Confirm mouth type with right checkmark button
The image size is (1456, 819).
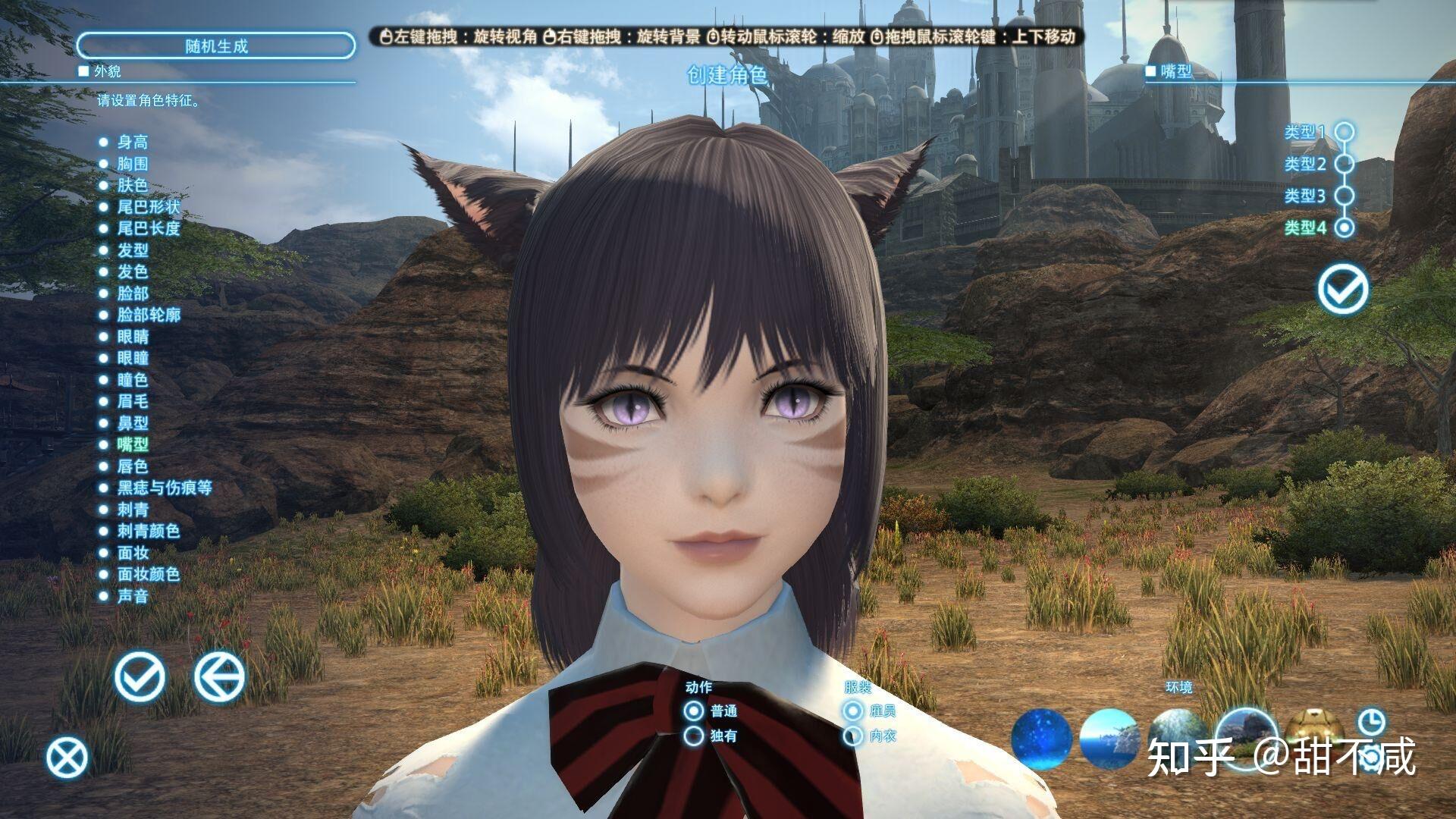click(1343, 289)
